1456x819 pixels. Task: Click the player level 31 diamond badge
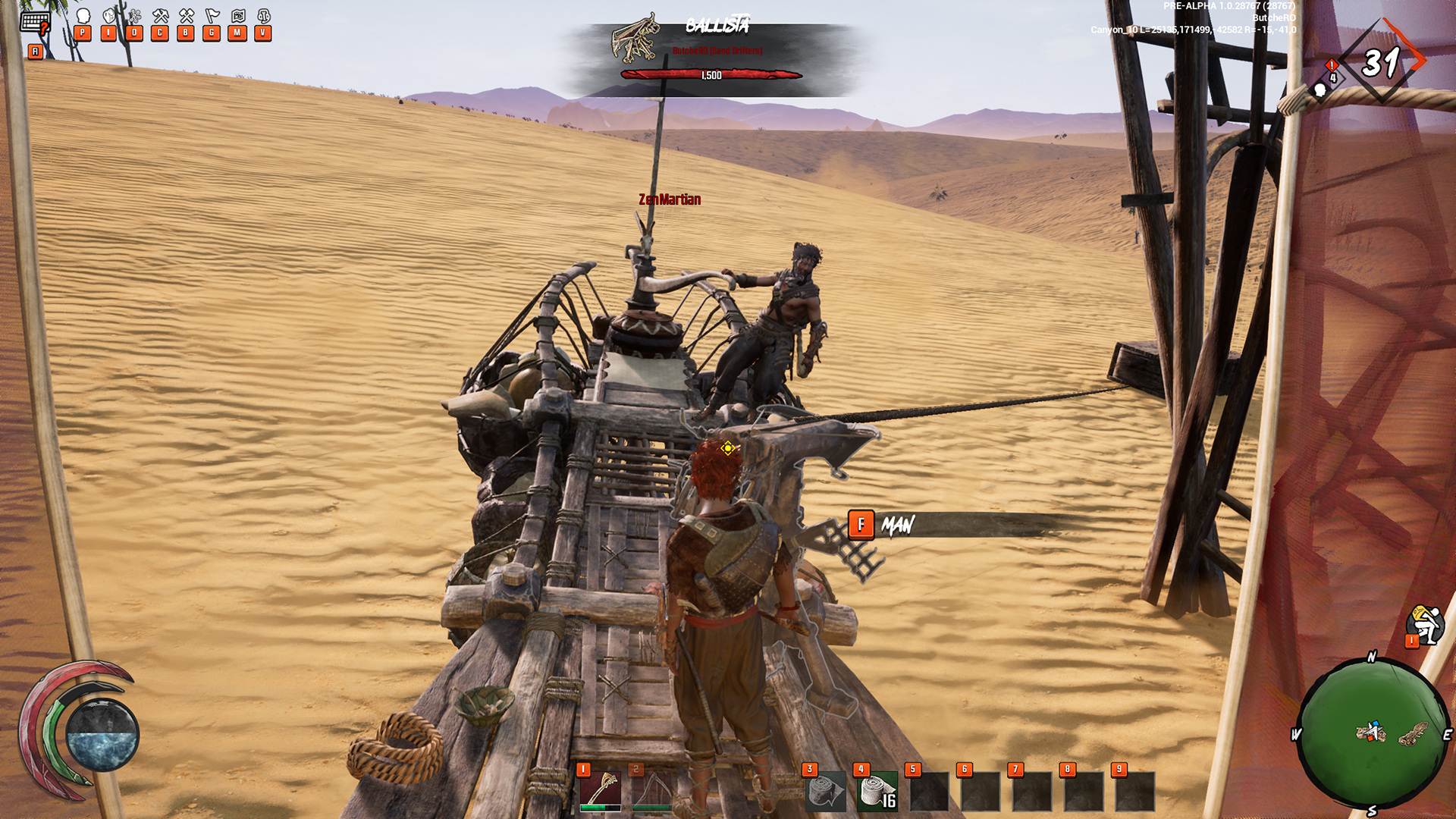1381,62
